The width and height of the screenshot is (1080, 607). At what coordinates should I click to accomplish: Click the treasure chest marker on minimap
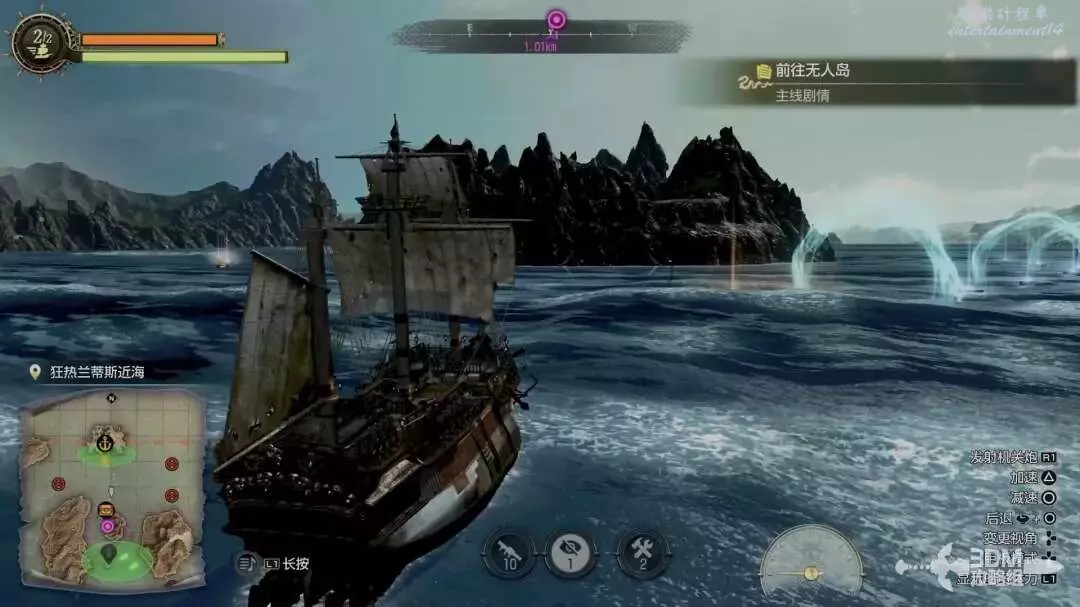(107, 508)
